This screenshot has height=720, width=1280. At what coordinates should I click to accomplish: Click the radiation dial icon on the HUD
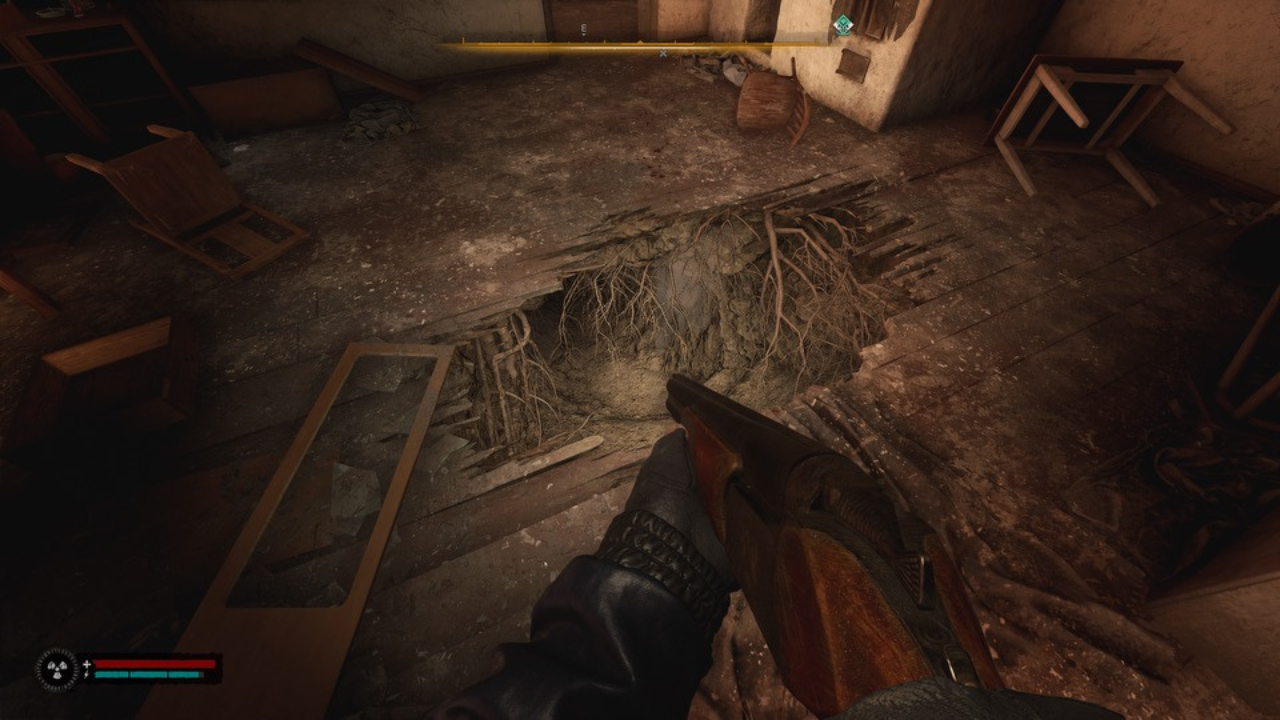point(58,668)
